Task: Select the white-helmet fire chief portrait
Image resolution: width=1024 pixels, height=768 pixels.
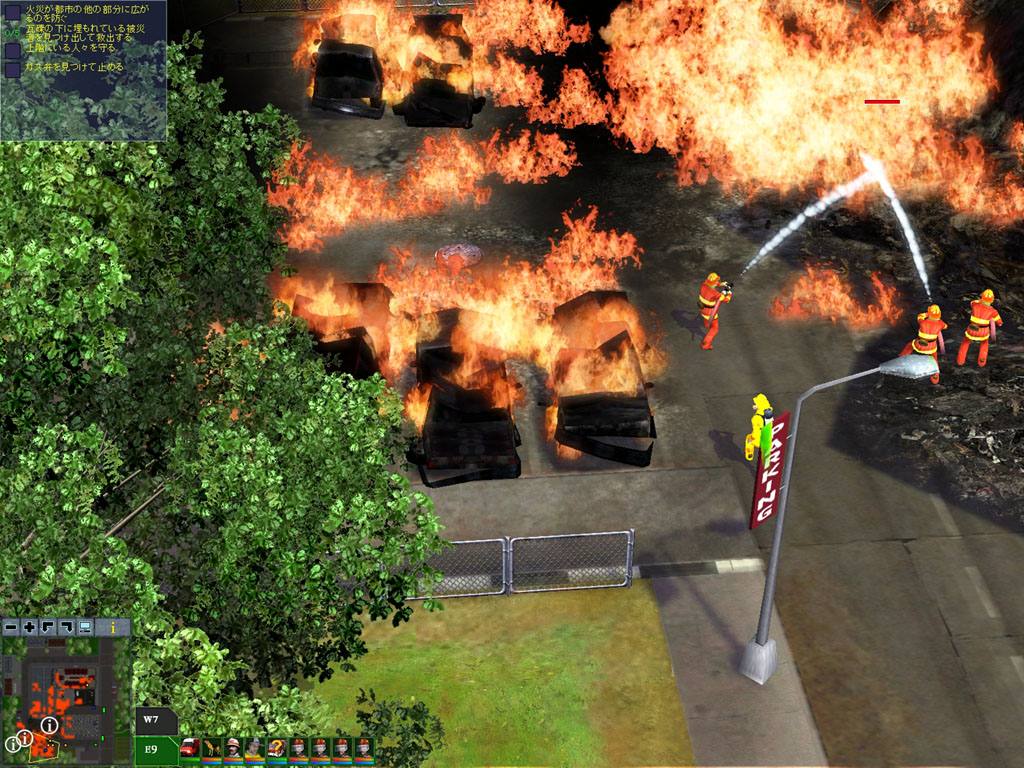Action: pyautogui.click(x=233, y=748)
